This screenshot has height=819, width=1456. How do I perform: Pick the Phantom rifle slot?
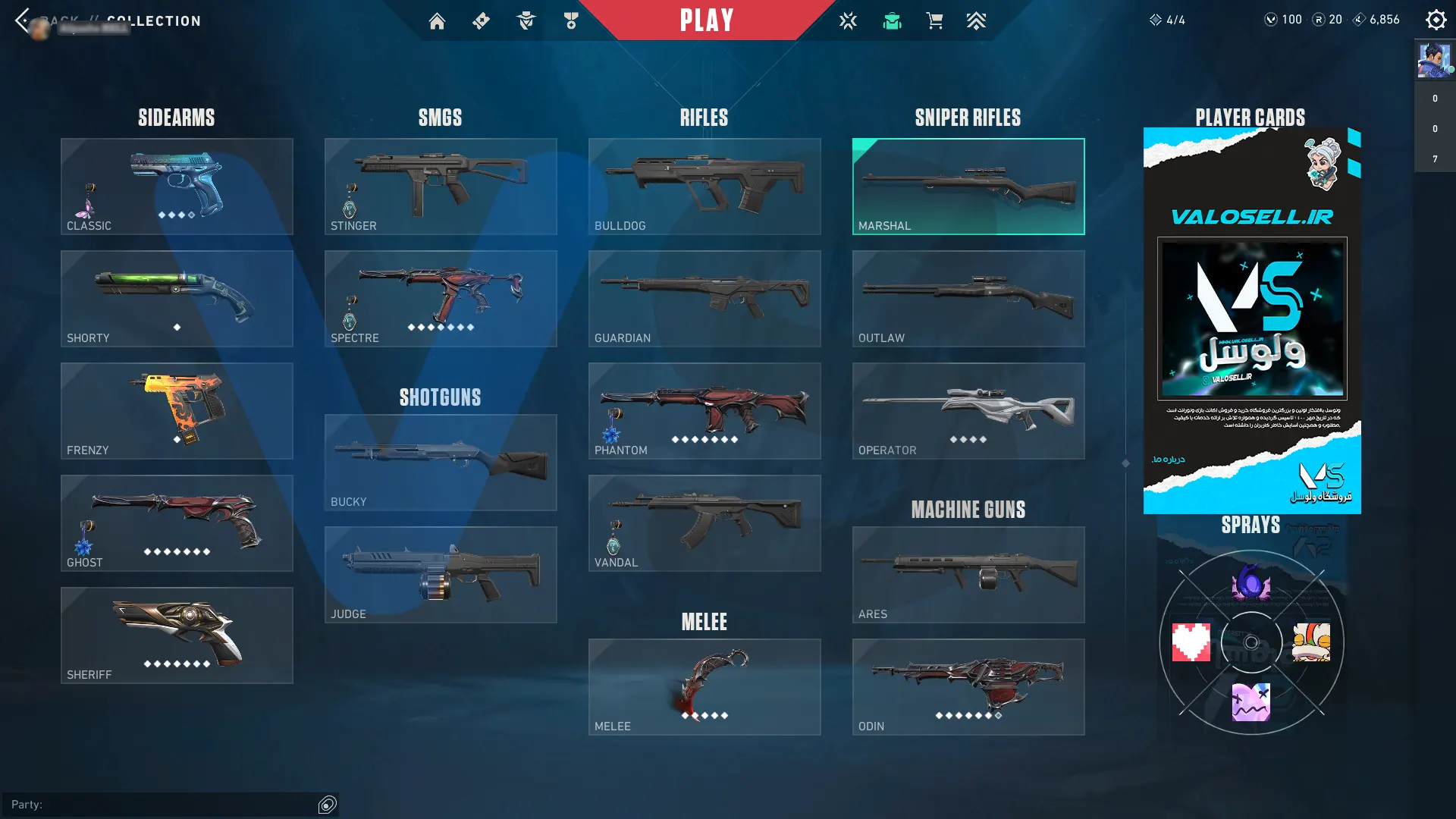point(704,411)
